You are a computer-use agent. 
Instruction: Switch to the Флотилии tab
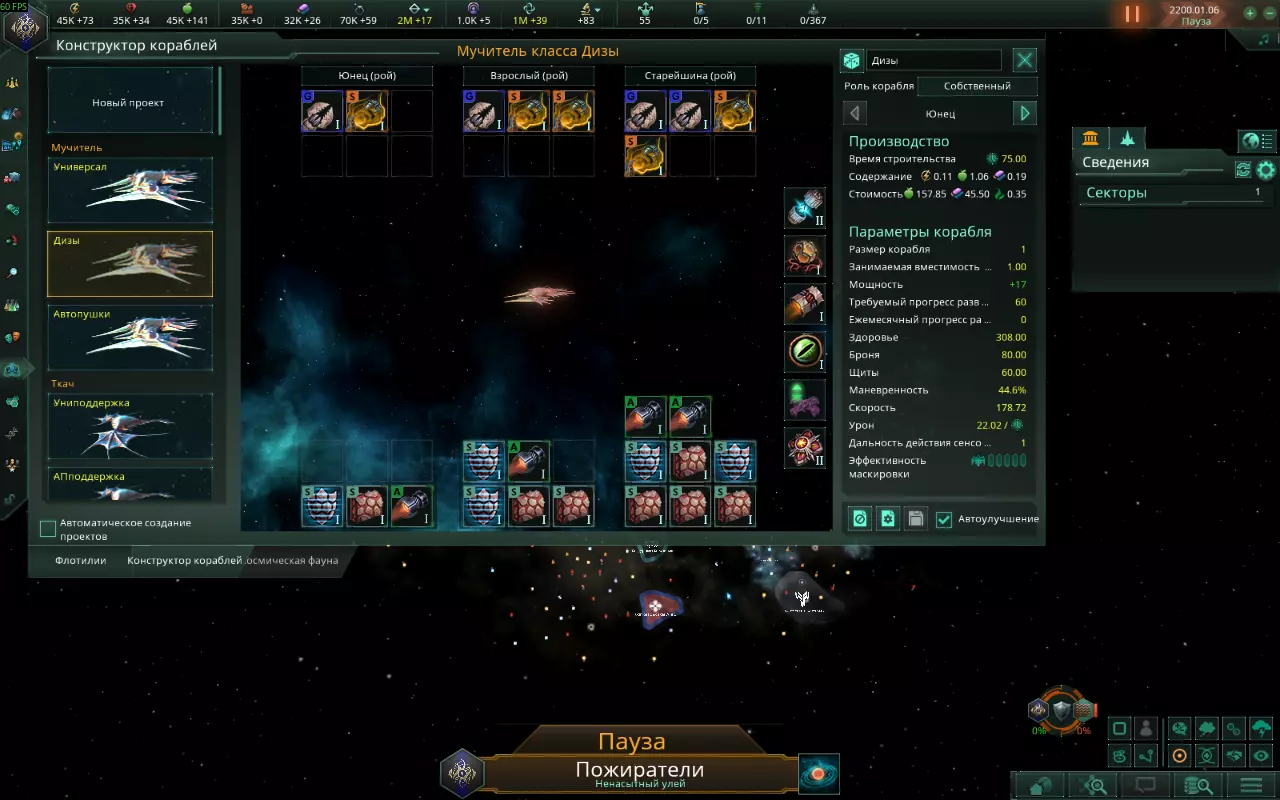[x=81, y=561]
